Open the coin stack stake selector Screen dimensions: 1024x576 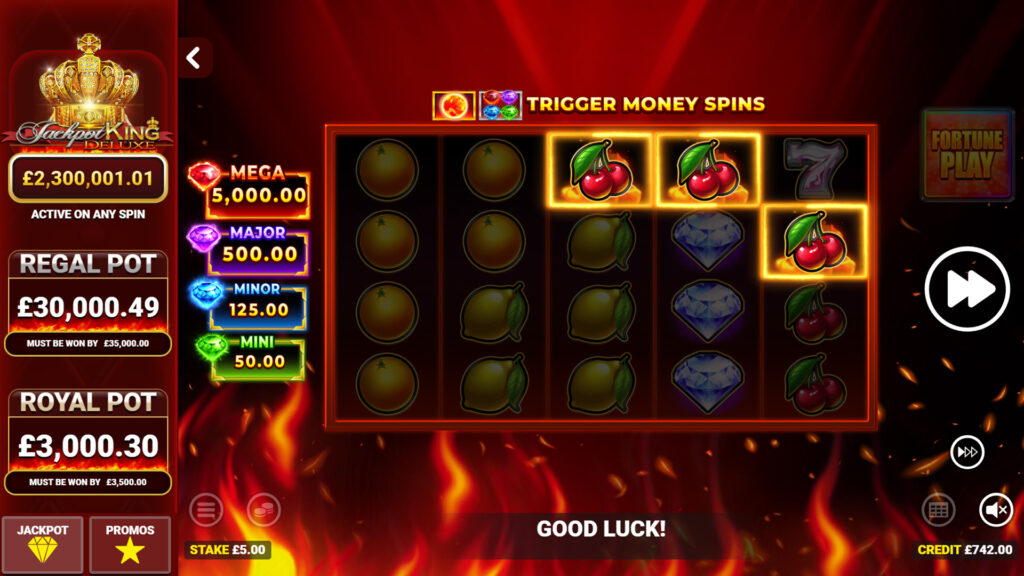tap(264, 510)
